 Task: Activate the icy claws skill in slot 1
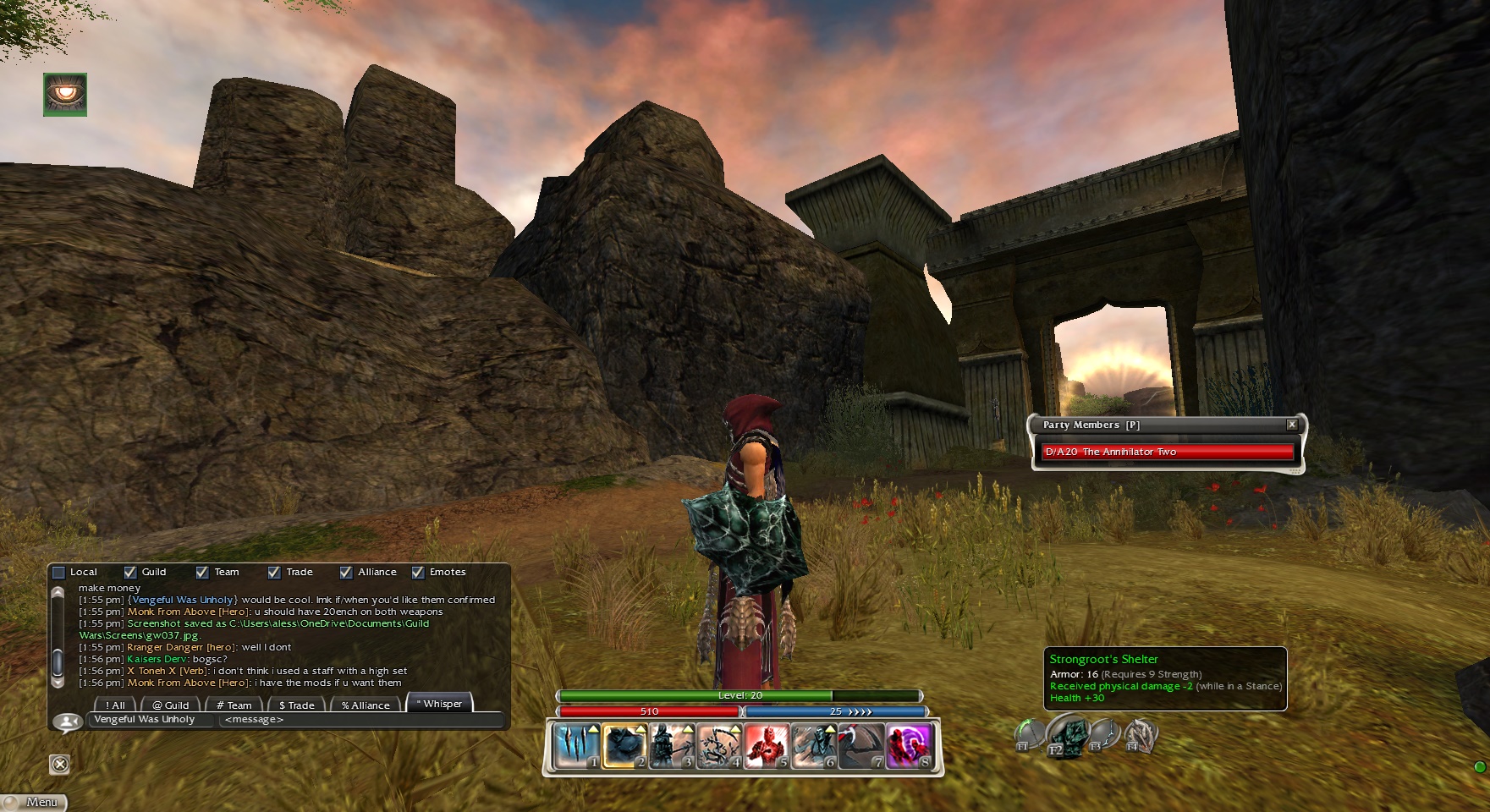click(577, 746)
